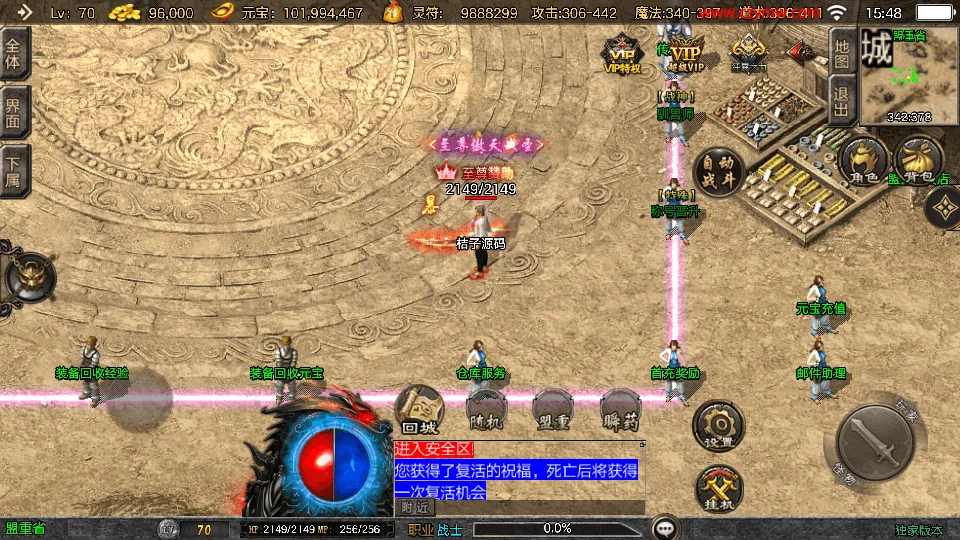Use the 回城 return-to-town scroll
The image size is (960, 540).
[x=419, y=410]
